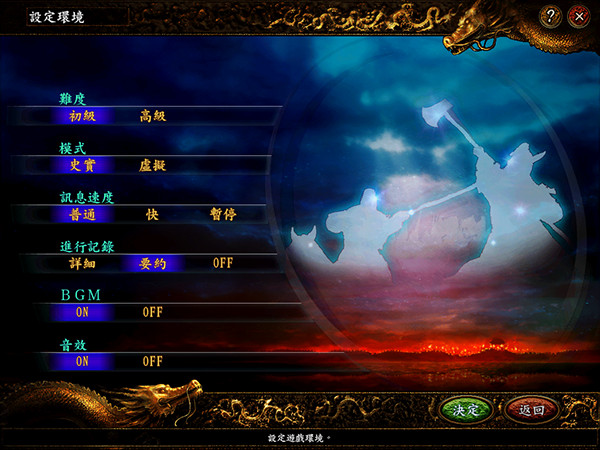
Task: Switch mode to 虛擬
Action: 152,164
